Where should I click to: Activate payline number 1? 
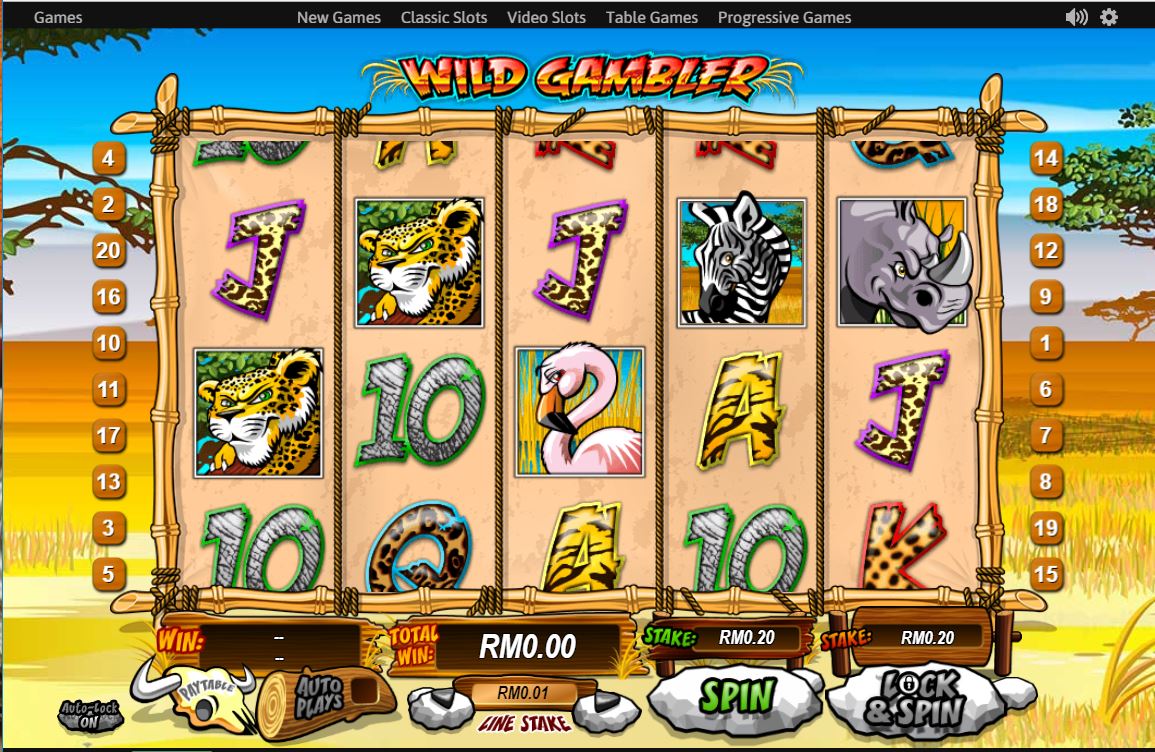coord(1045,343)
